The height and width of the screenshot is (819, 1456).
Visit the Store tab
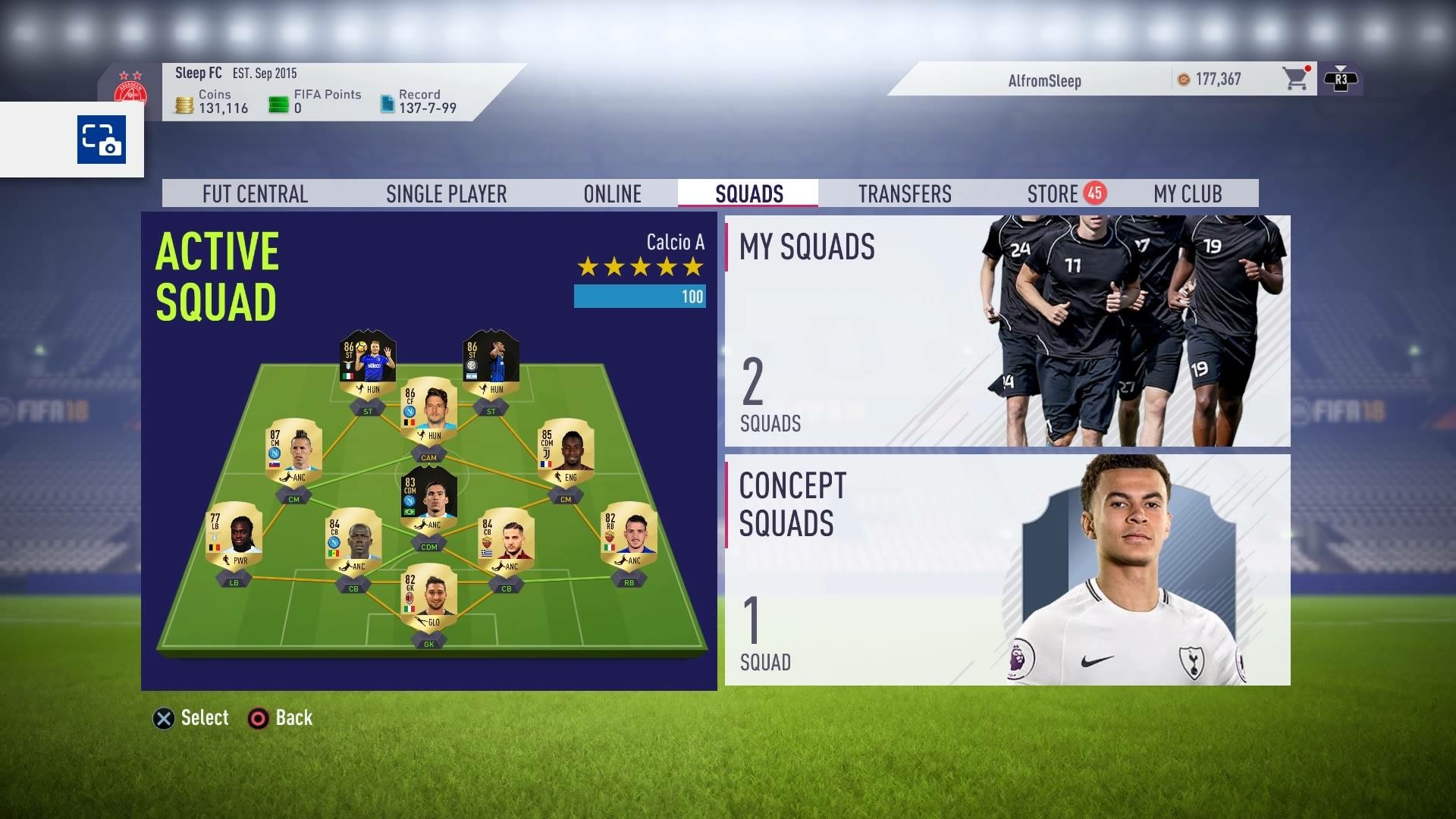(1053, 194)
